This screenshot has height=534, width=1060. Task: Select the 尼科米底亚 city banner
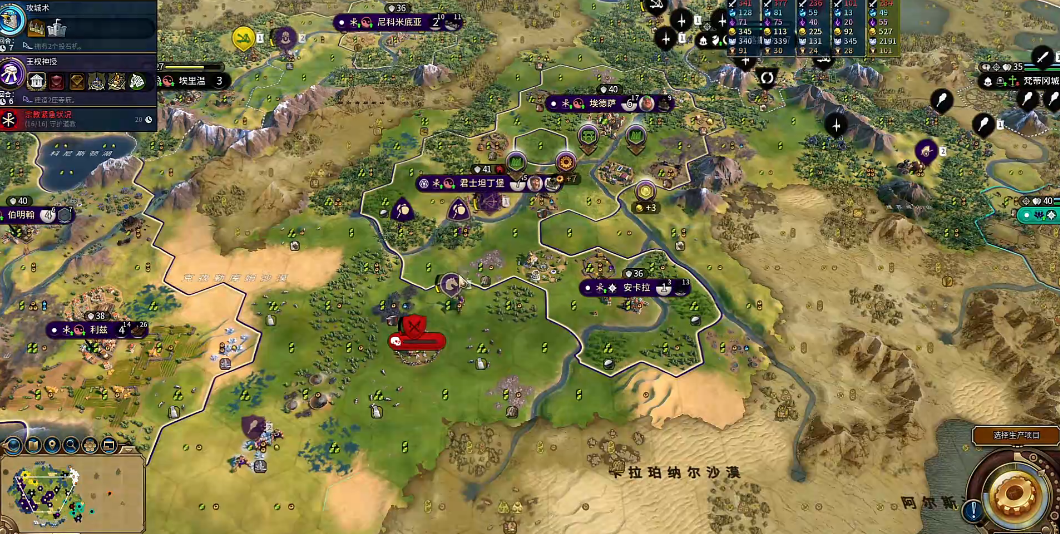pyautogui.click(x=400, y=21)
